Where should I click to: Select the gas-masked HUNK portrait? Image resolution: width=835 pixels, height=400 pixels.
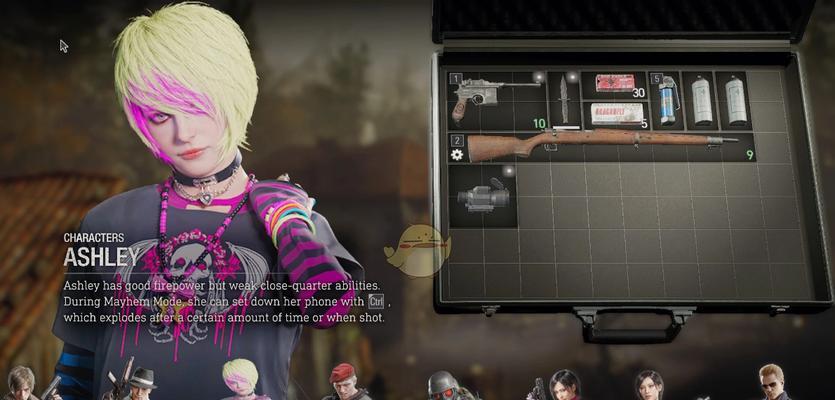click(443, 385)
